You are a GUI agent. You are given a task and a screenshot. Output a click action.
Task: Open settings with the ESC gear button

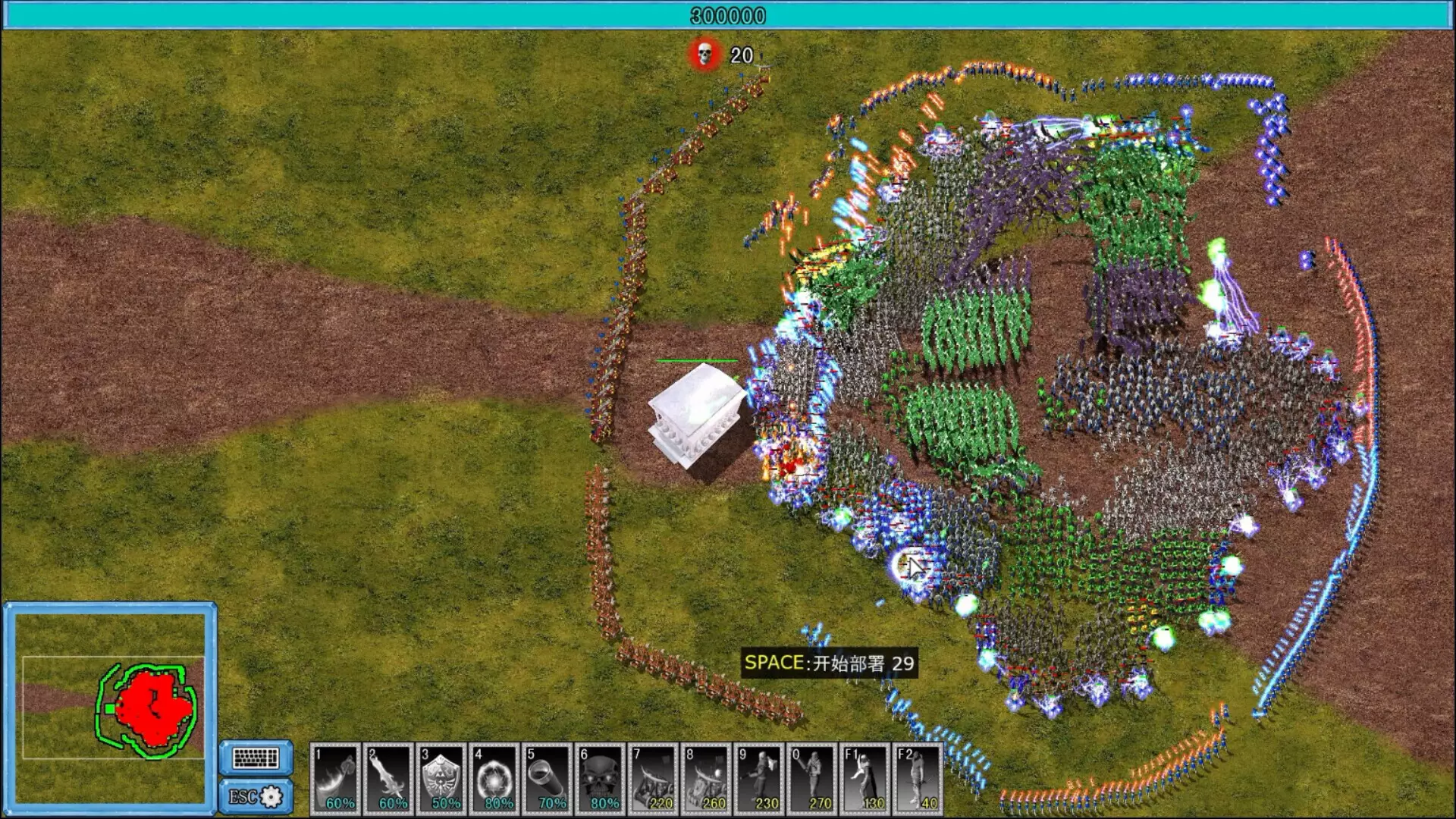(256, 796)
